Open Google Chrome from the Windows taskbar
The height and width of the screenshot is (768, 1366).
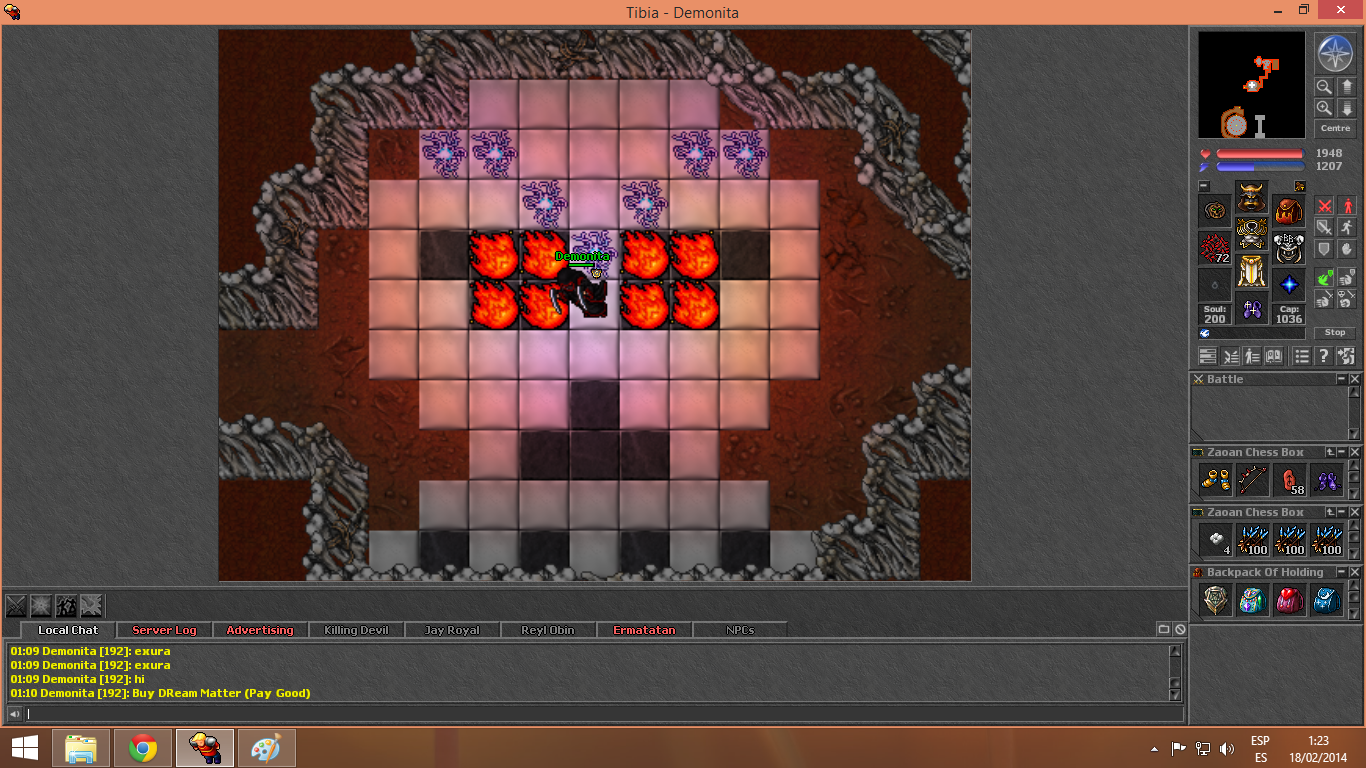[x=143, y=748]
